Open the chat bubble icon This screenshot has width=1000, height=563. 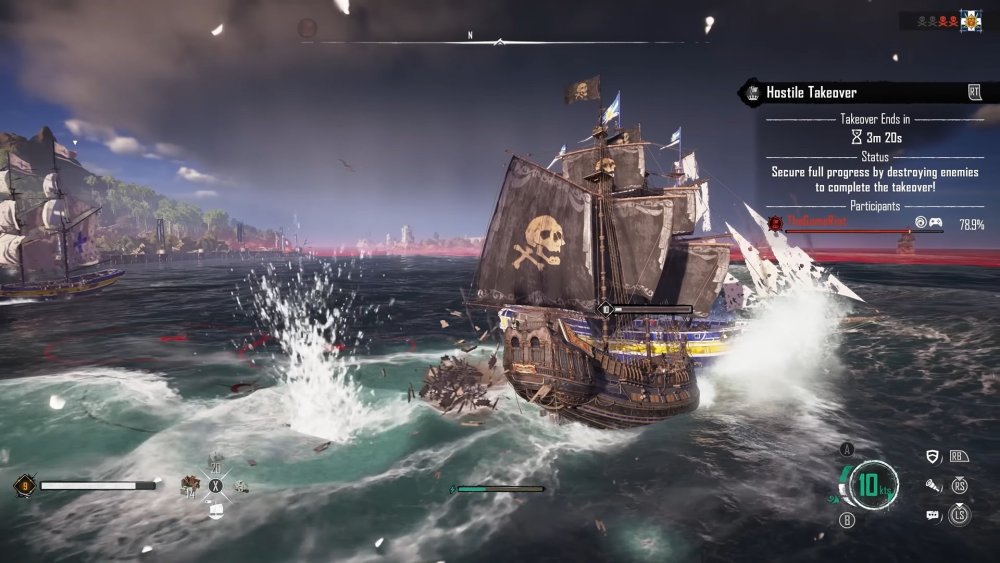tap(934, 515)
